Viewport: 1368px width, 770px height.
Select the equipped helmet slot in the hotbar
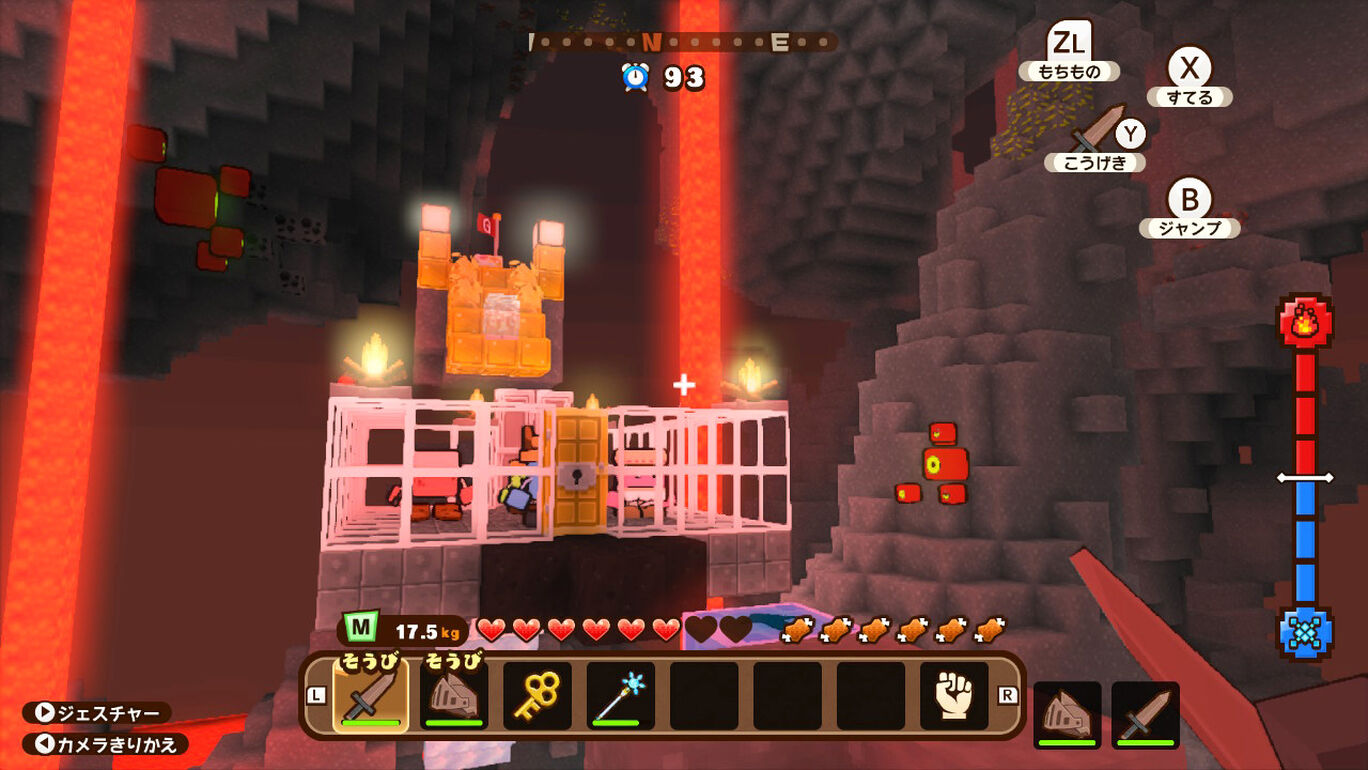[454, 695]
